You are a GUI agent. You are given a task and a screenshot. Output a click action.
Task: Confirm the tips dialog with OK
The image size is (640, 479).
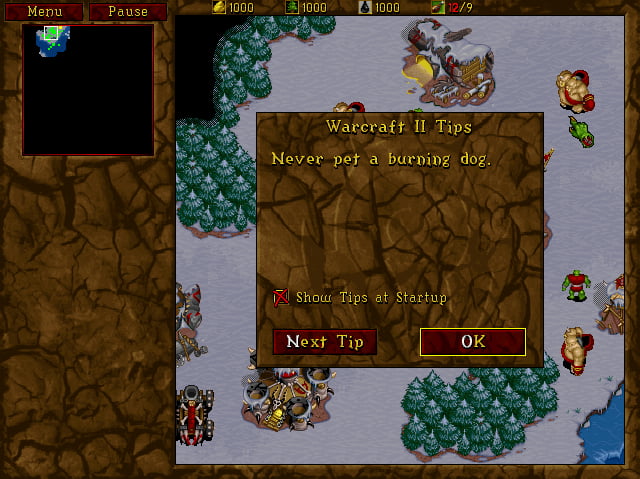(x=472, y=342)
